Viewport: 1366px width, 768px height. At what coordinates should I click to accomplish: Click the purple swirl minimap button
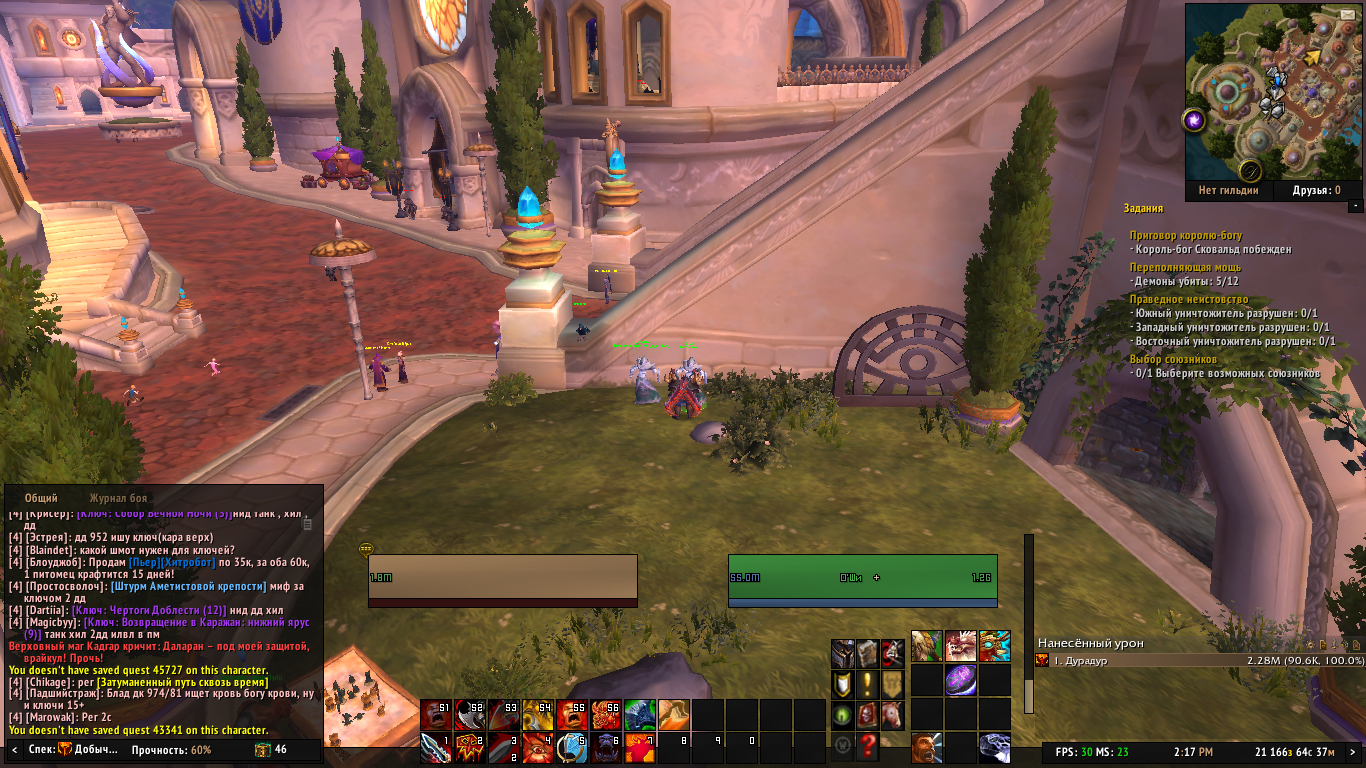(x=1195, y=121)
